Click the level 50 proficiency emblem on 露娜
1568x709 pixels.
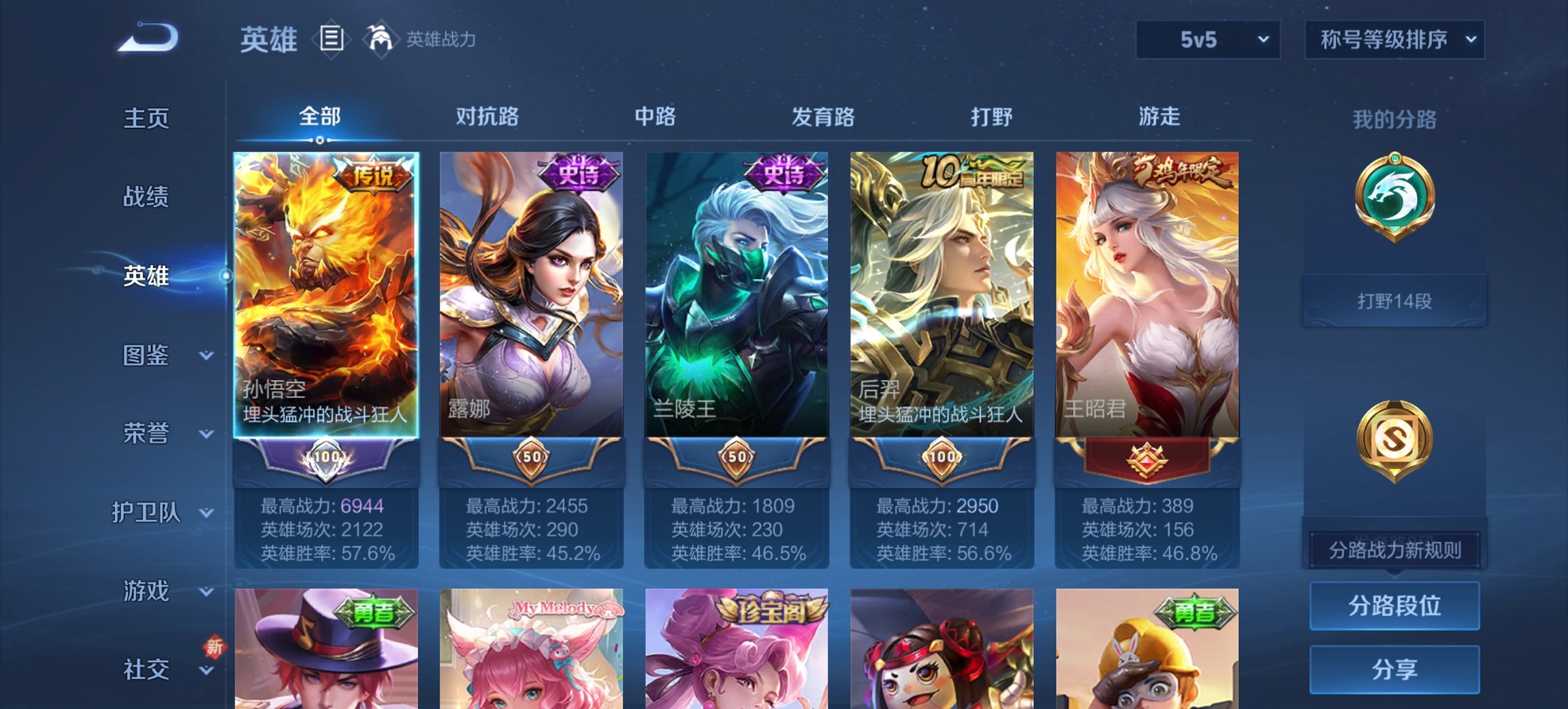click(x=533, y=457)
